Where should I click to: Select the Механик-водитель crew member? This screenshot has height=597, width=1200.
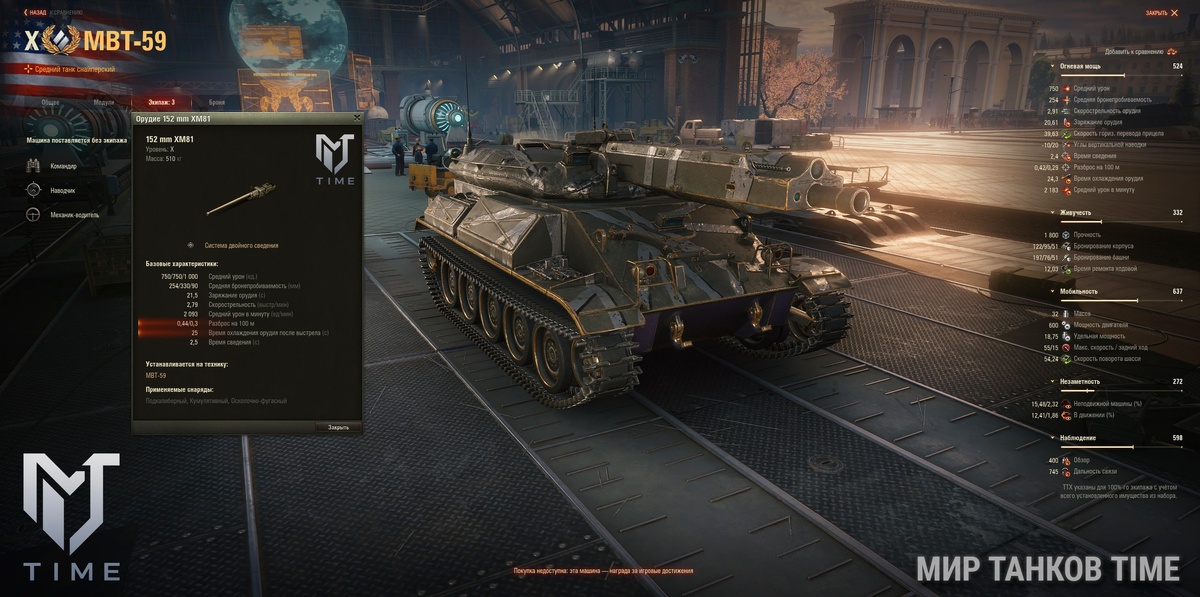(x=72, y=214)
